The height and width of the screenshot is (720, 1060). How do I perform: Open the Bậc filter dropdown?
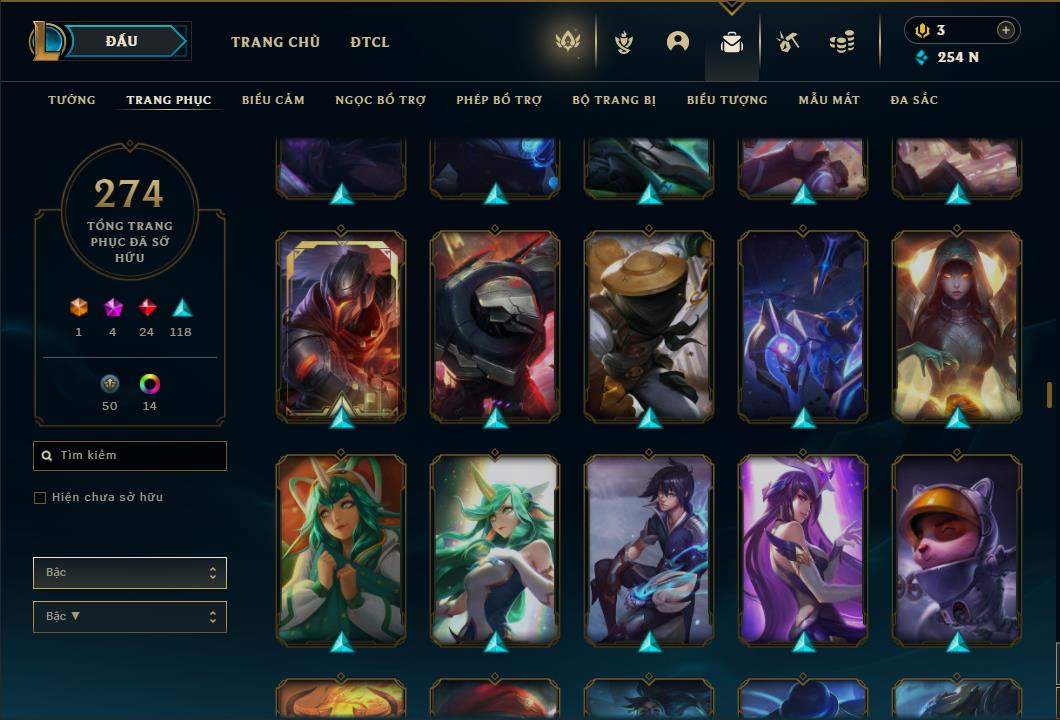(130, 573)
